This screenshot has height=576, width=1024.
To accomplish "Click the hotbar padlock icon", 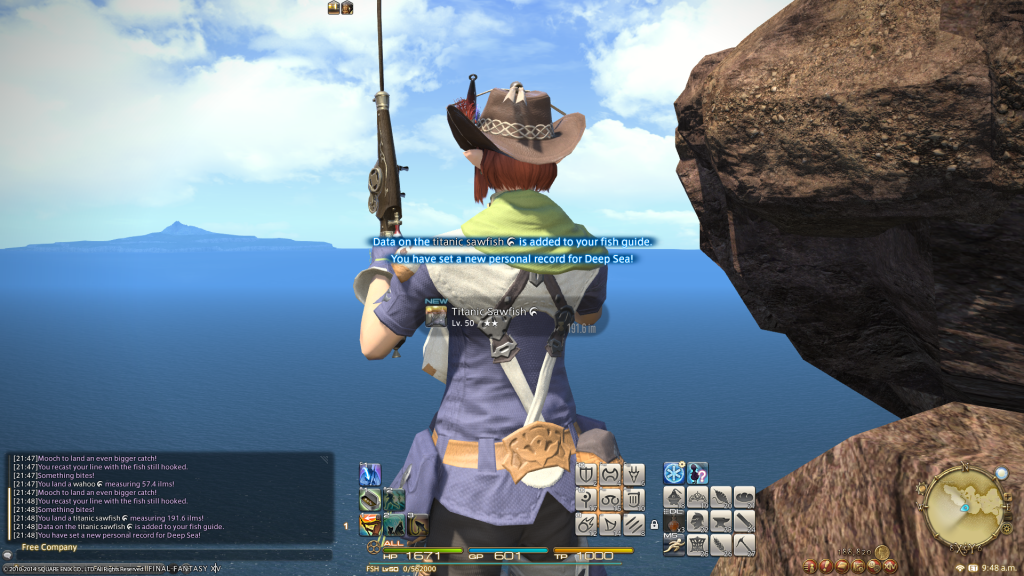I will click(654, 523).
